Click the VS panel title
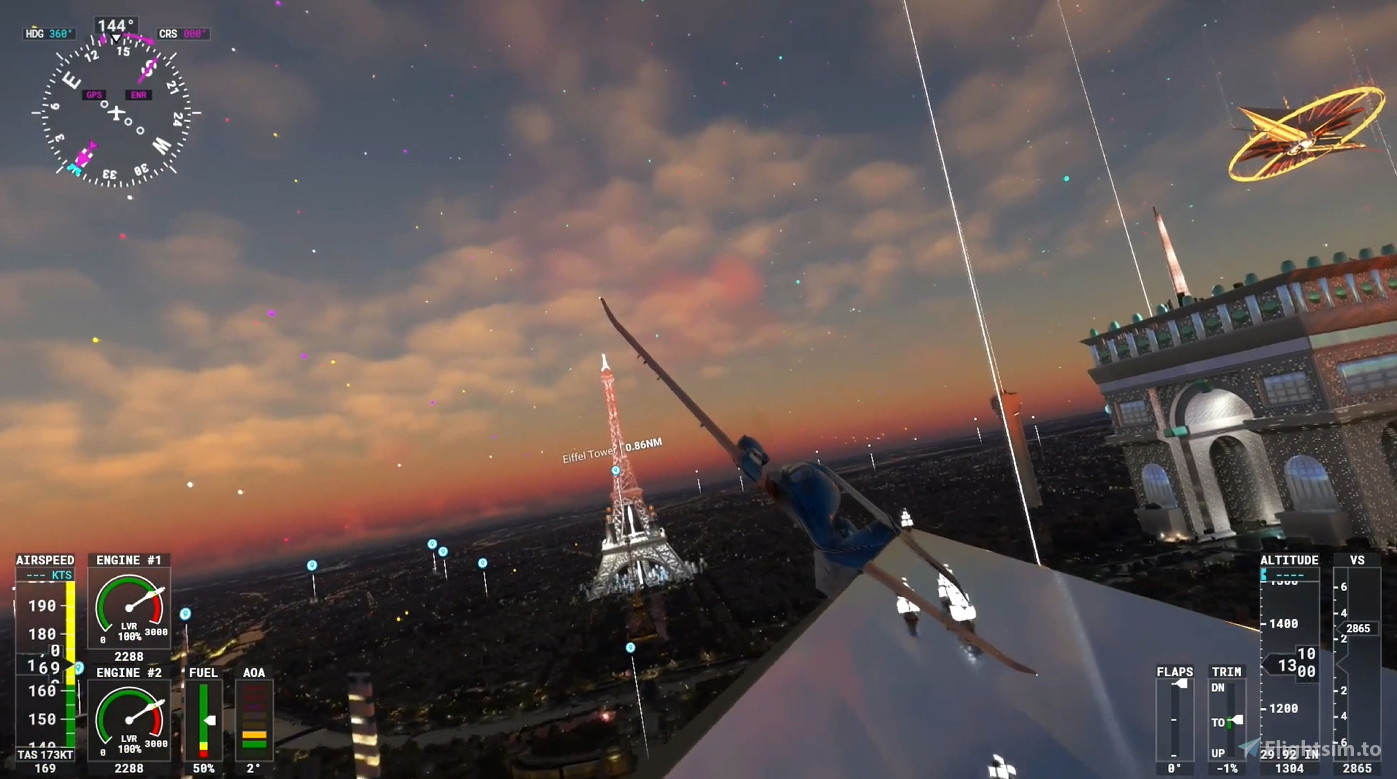1397x779 pixels. [1357, 560]
